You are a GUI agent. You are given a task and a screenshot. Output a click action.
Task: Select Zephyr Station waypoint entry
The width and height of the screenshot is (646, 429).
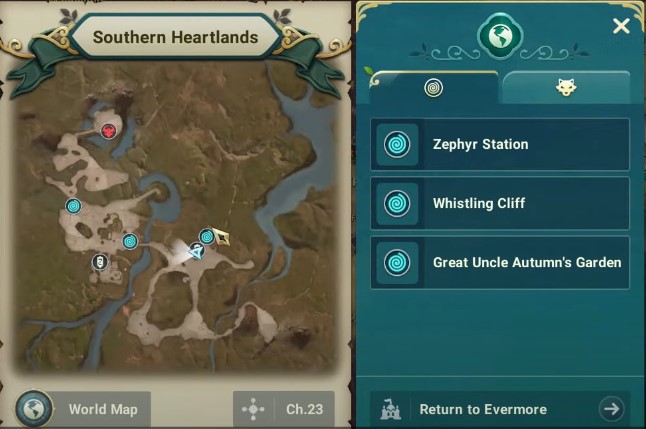[x=500, y=145]
